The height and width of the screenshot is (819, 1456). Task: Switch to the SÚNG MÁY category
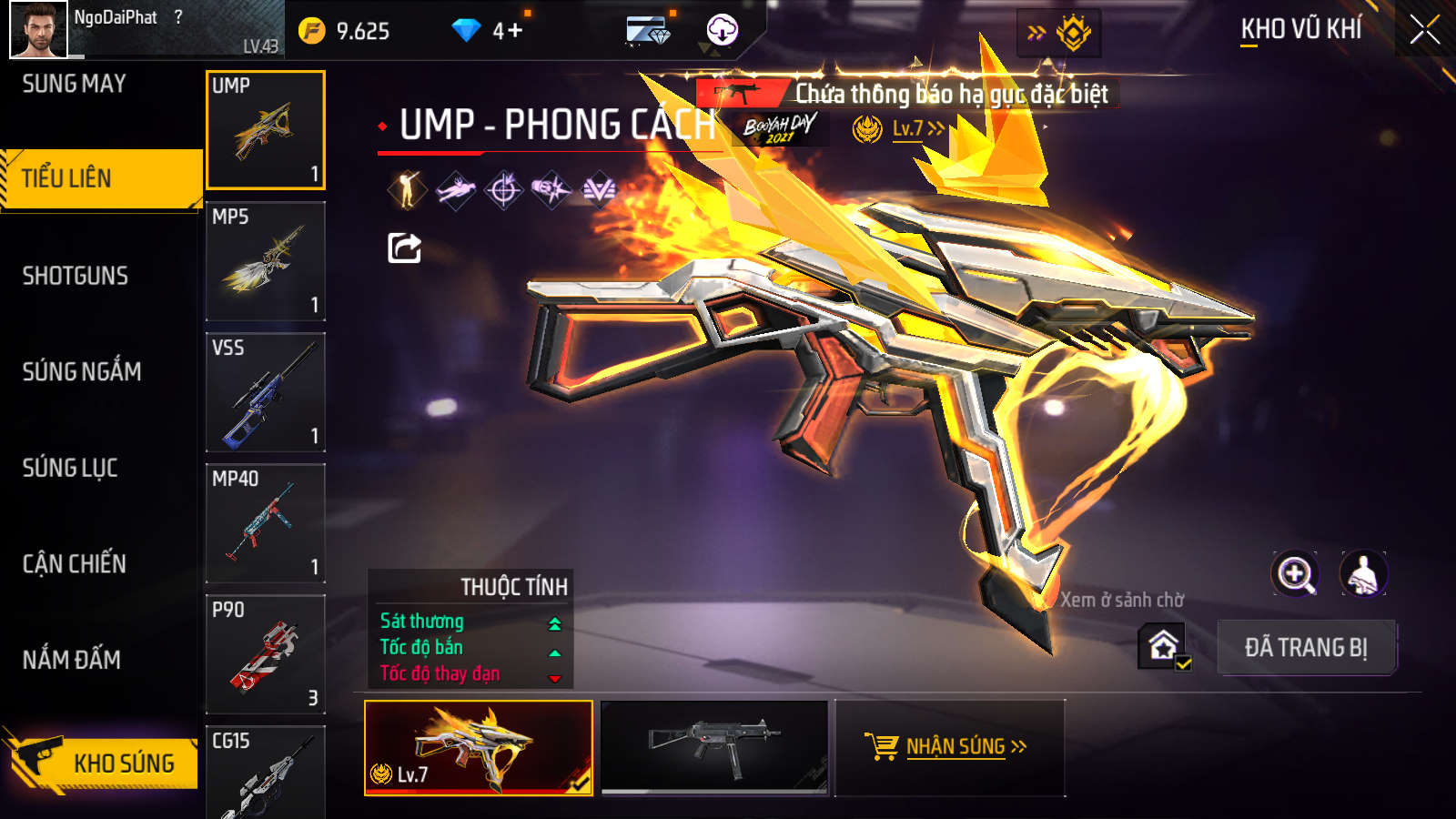point(75,85)
